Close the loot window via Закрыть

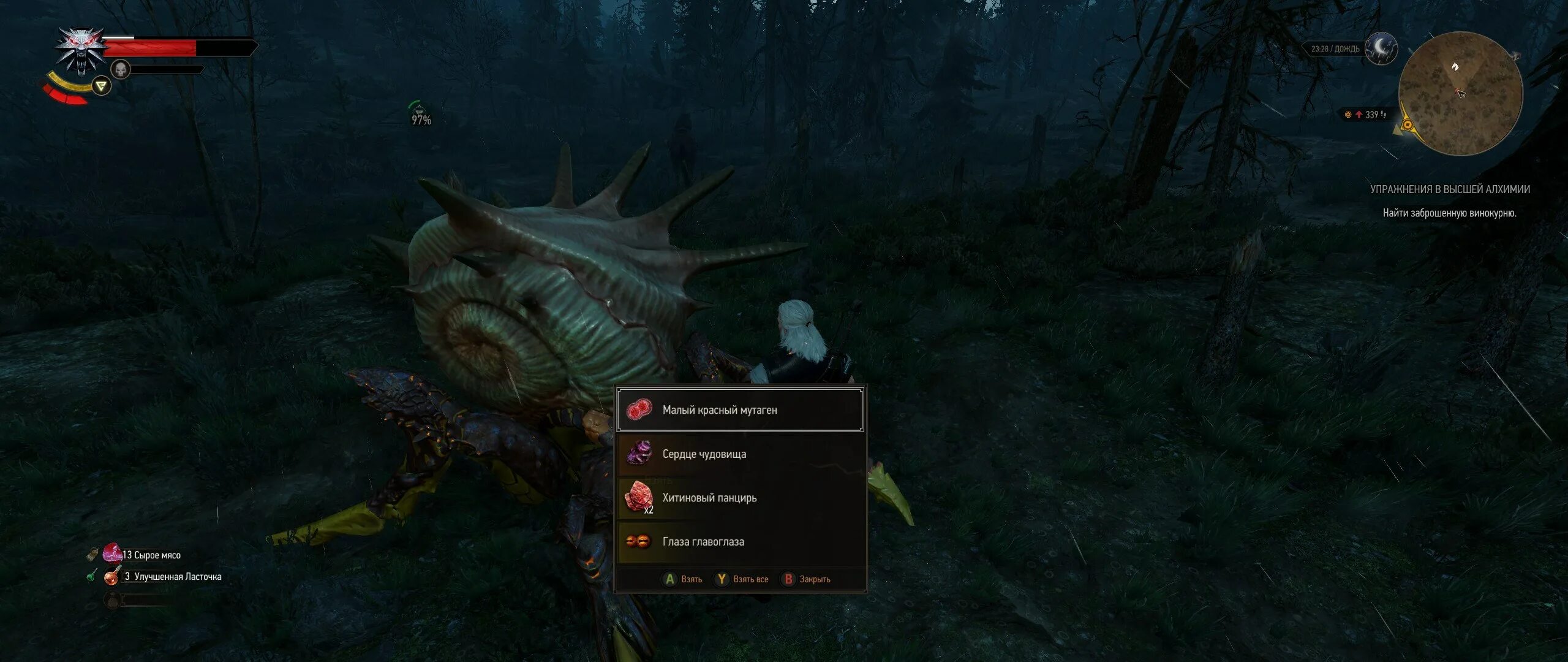[806, 579]
